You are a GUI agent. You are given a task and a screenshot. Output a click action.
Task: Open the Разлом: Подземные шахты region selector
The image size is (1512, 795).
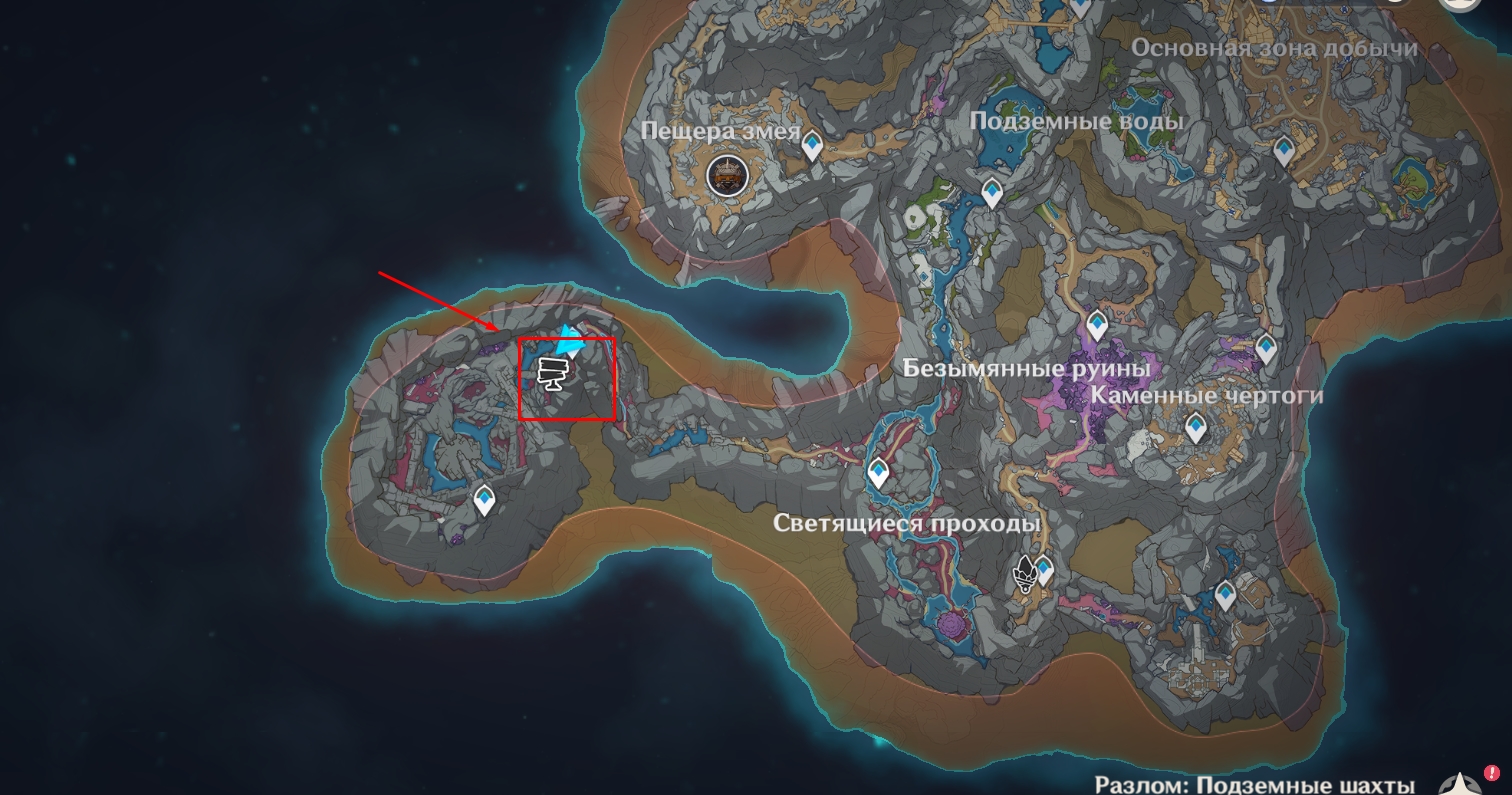tap(1254, 785)
